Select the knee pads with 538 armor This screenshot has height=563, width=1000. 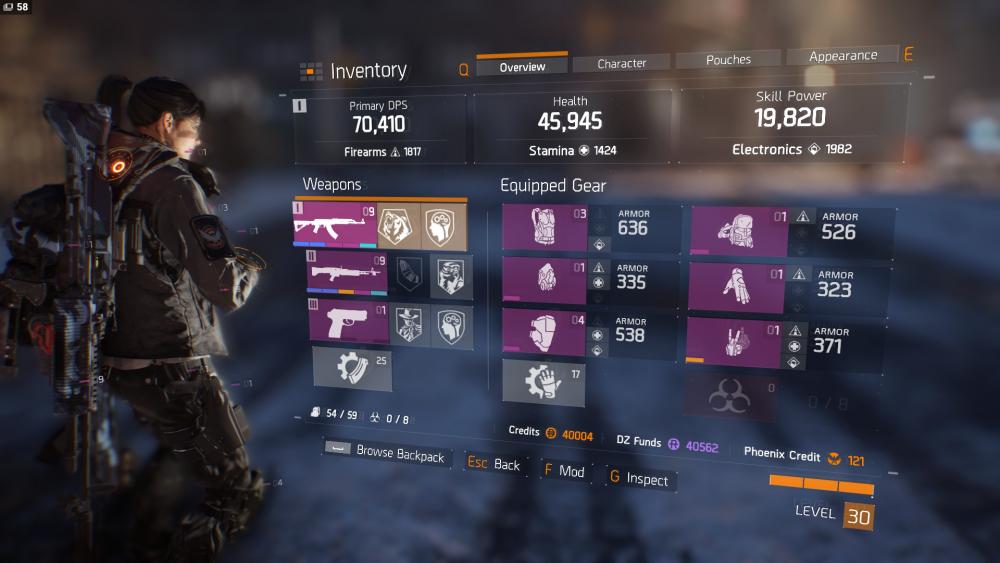pos(544,333)
